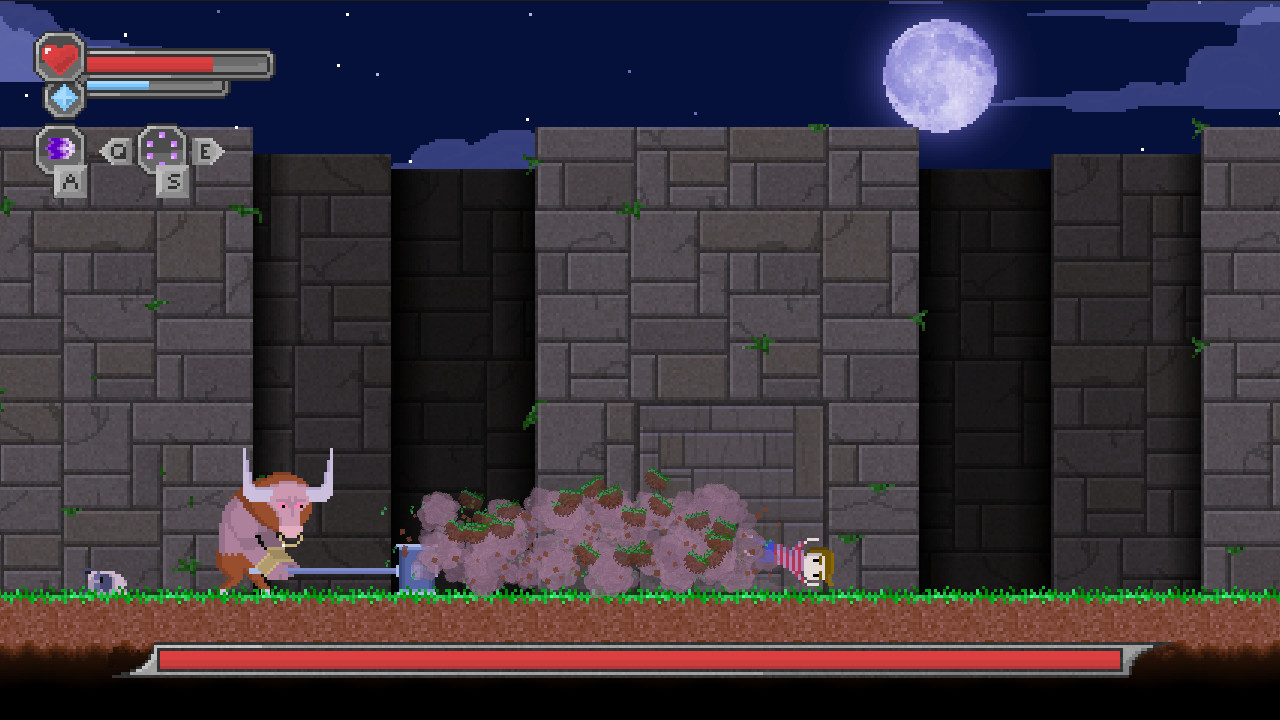Image resolution: width=1280 pixels, height=720 pixels.
Task: Click the A key label under the orb spell
Action: click(72, 182)
